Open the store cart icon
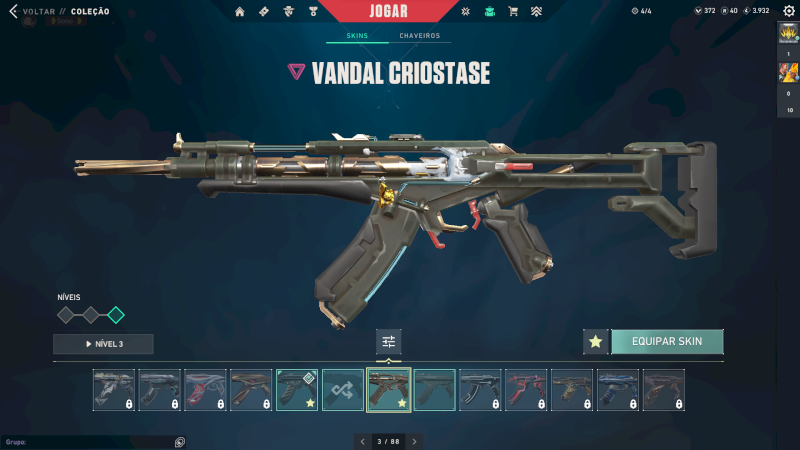Image resolution: width=800 pixels, height=450 pixels. pos(513,12)
